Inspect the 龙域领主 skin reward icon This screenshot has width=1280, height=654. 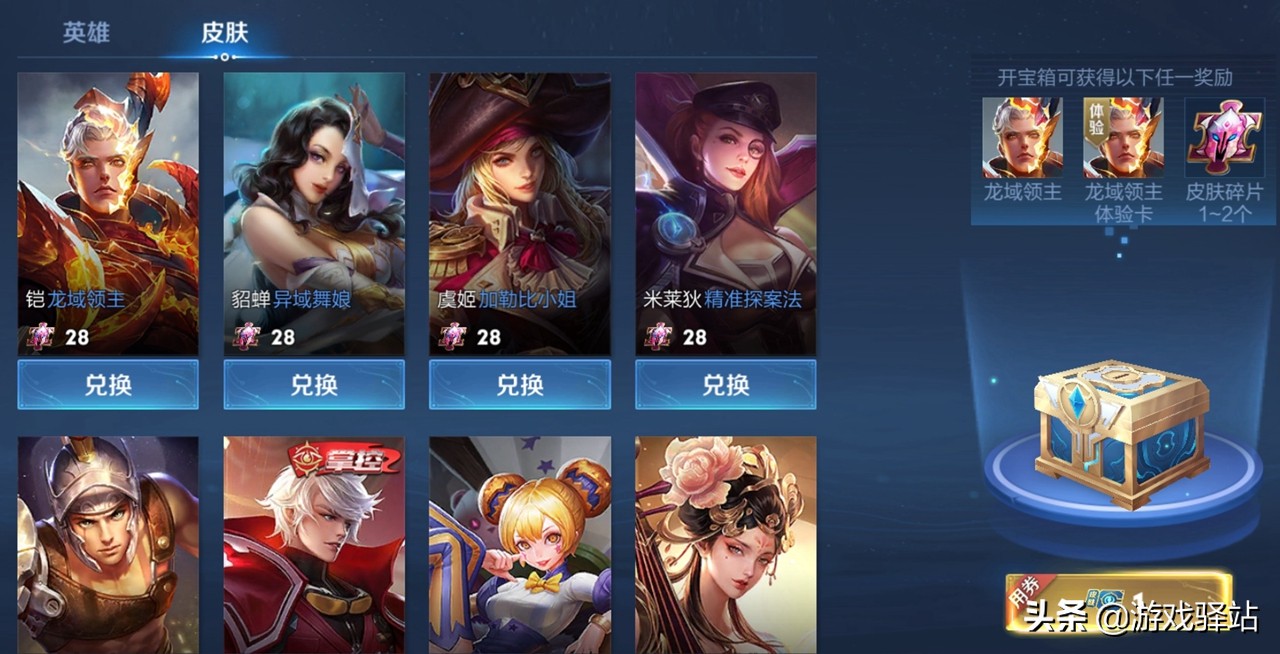[x=1022, y=137]
